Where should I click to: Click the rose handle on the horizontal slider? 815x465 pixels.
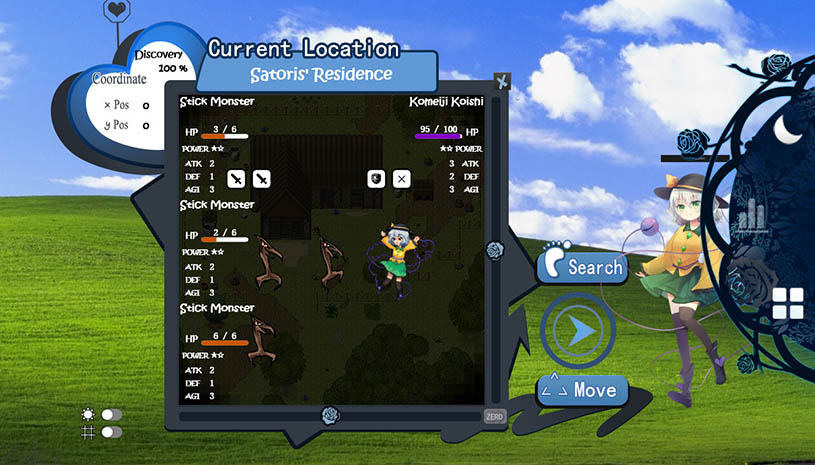pyautogui.click(x=330, y=414)
